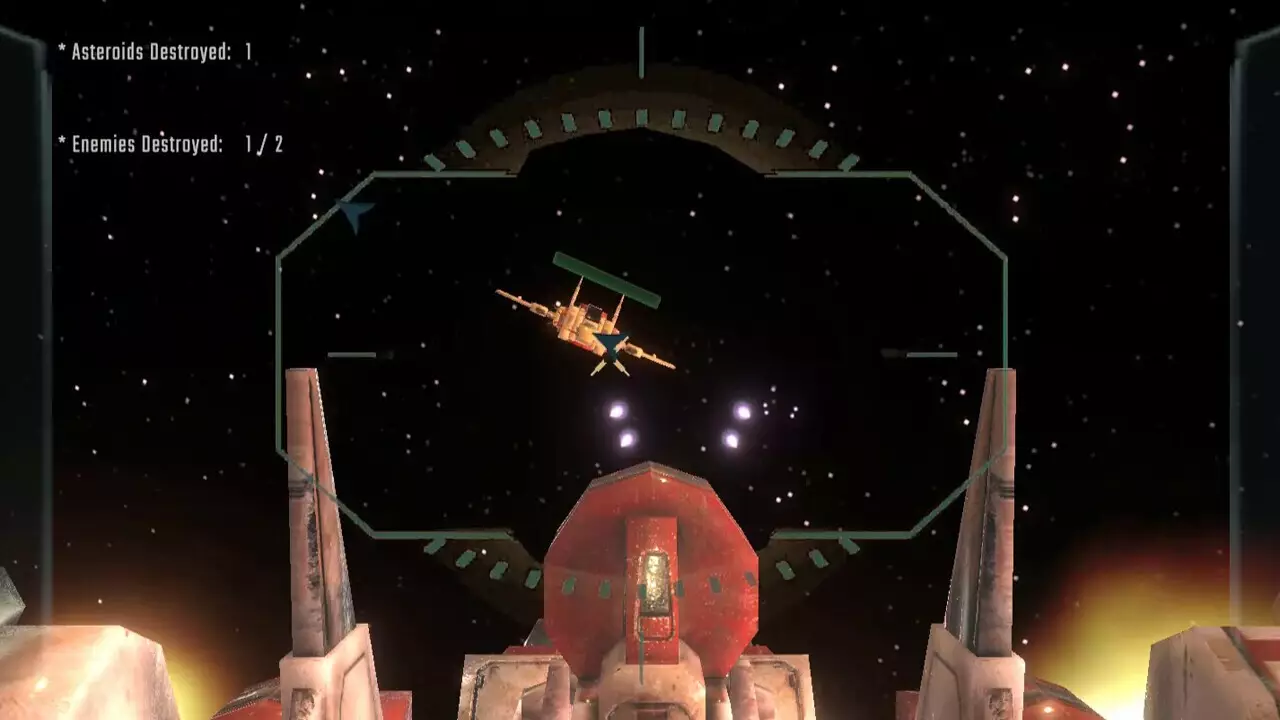Viewport: 1280px width, 720px height.
Task: Click the left dark cockpit side panel
Action: pos(25,300)
